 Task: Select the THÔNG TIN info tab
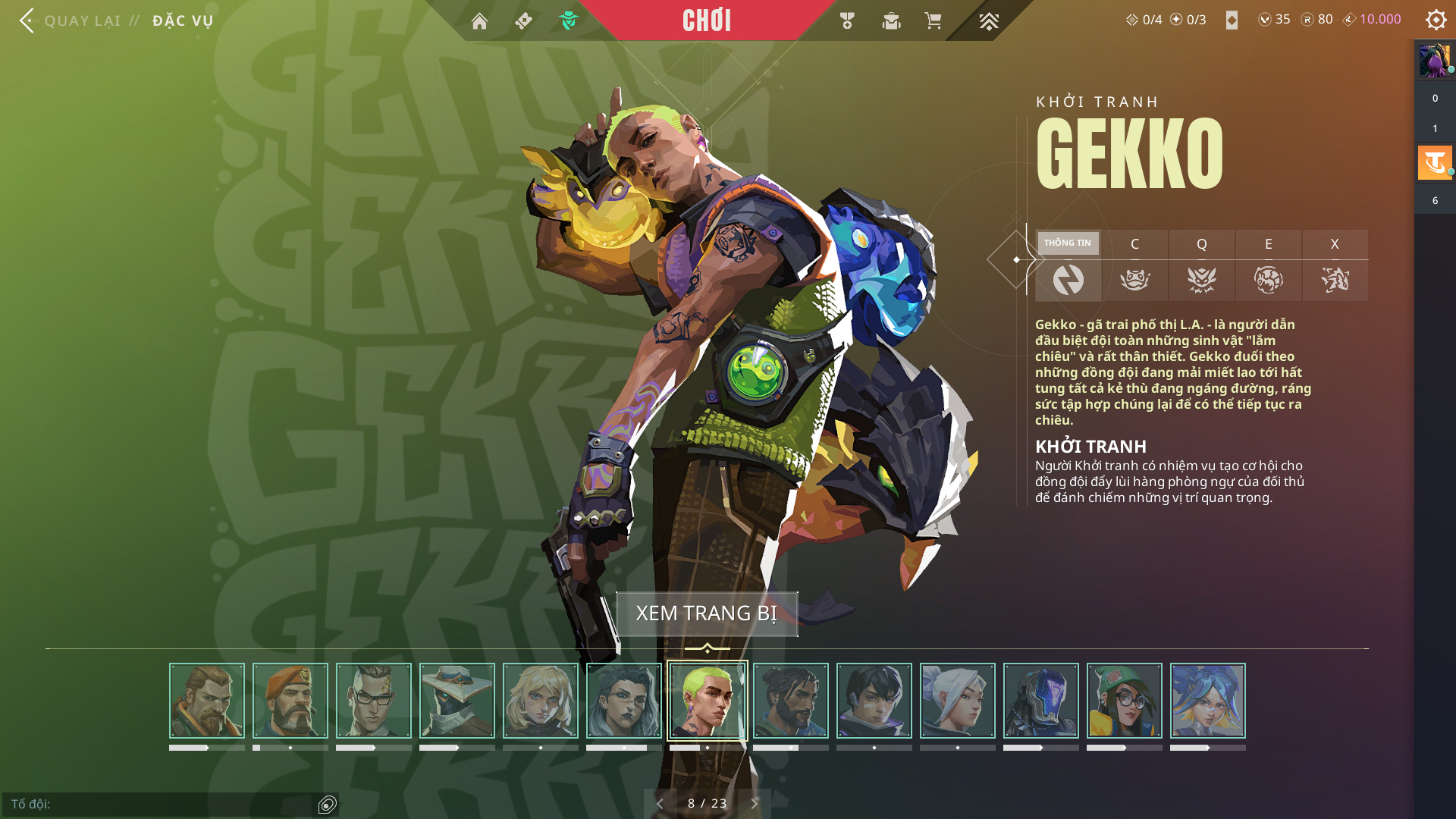click(1068, 265)
